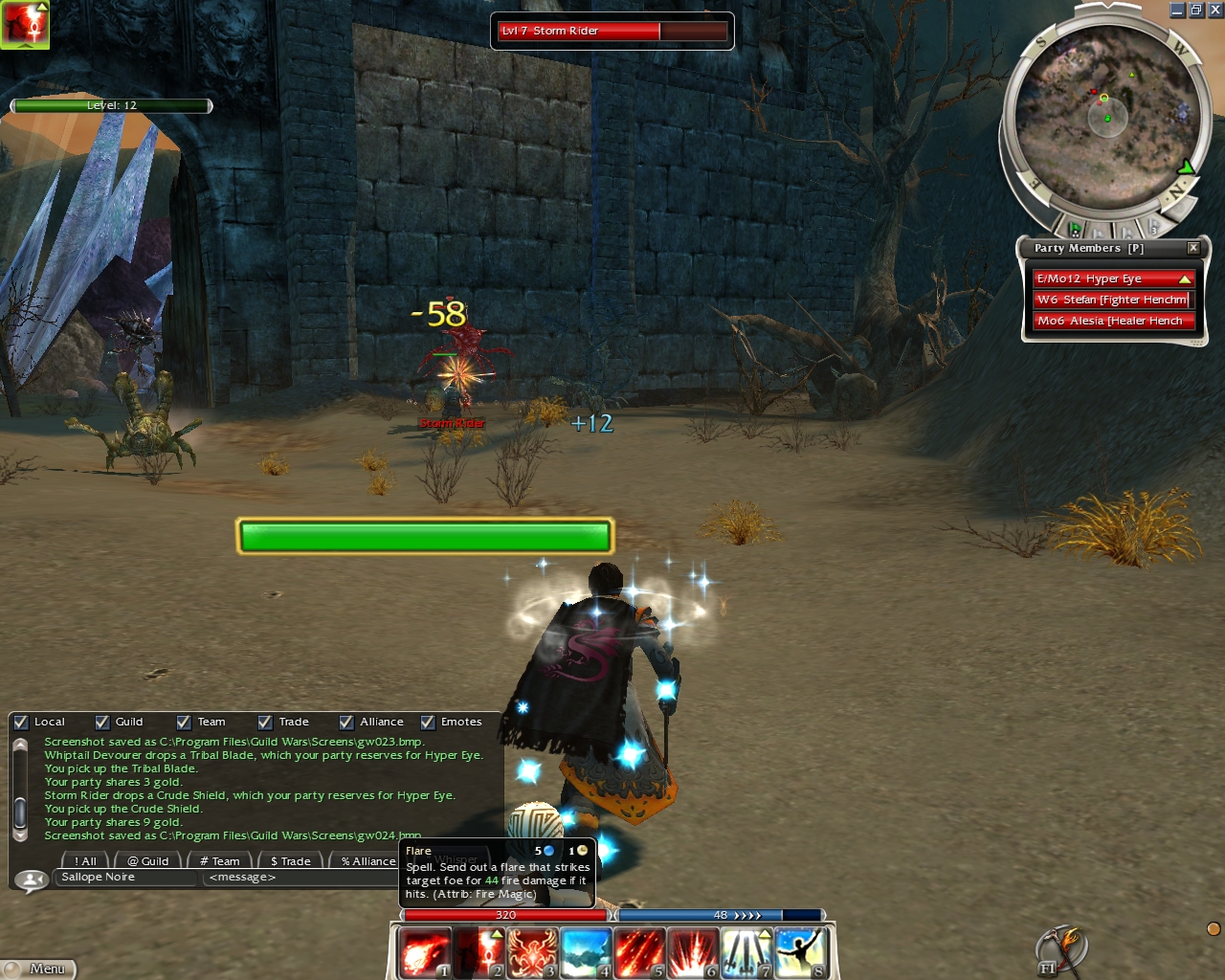Image resolution: width=1225 pixels, height=980 pixels.
Task: Select Stefan the Fighter Henchman in party list
Action: coord(1113,300)
